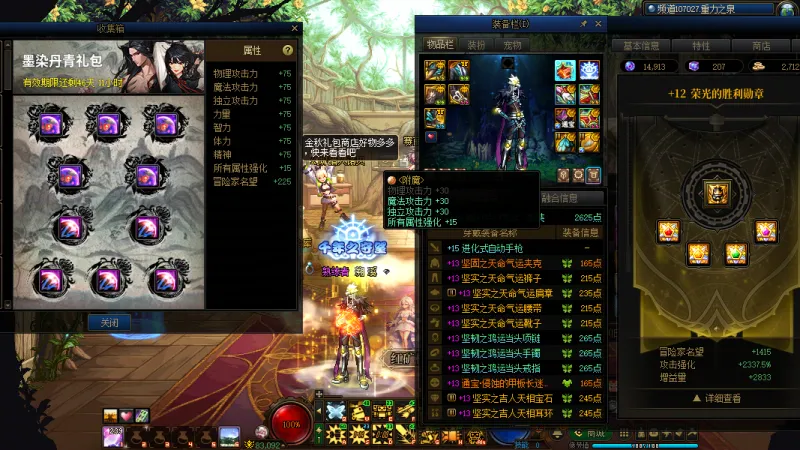This screenshot has width=800, height=450.
Task: Open the 商店 tab
Action: [761, 46]
